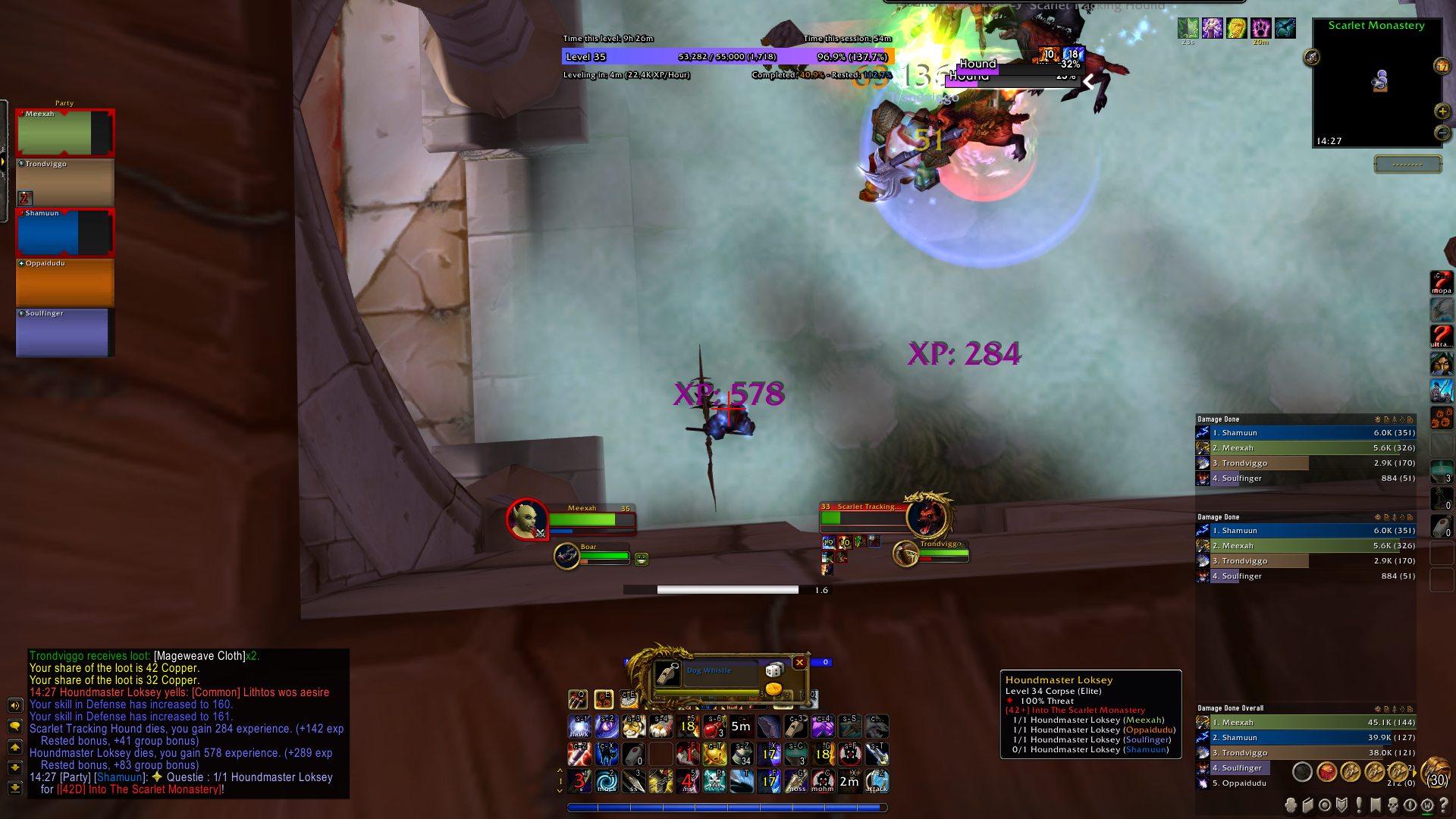Select Oppaidudu's orange party frame

point(64,283)
